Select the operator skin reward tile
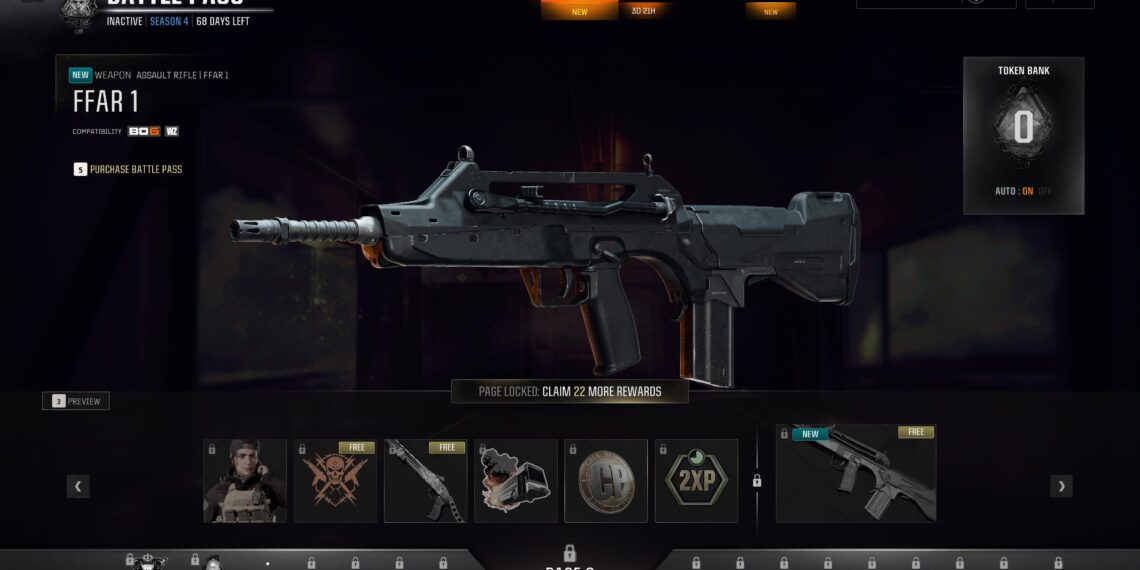This screenshot has height=570, width=1140. pos(245,481)
